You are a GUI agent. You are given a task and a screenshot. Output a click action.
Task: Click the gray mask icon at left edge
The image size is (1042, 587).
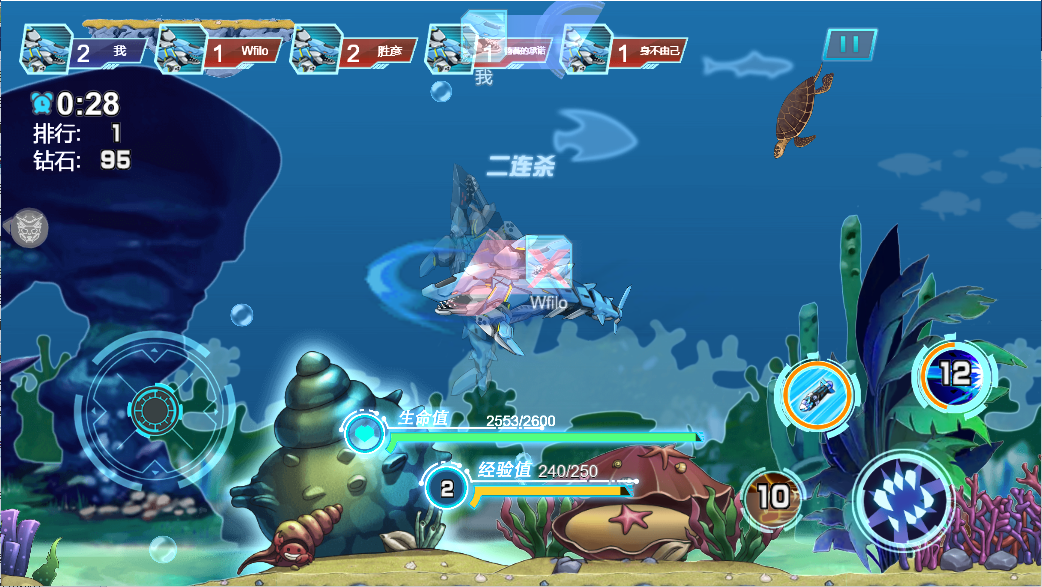tap(29, 228)
